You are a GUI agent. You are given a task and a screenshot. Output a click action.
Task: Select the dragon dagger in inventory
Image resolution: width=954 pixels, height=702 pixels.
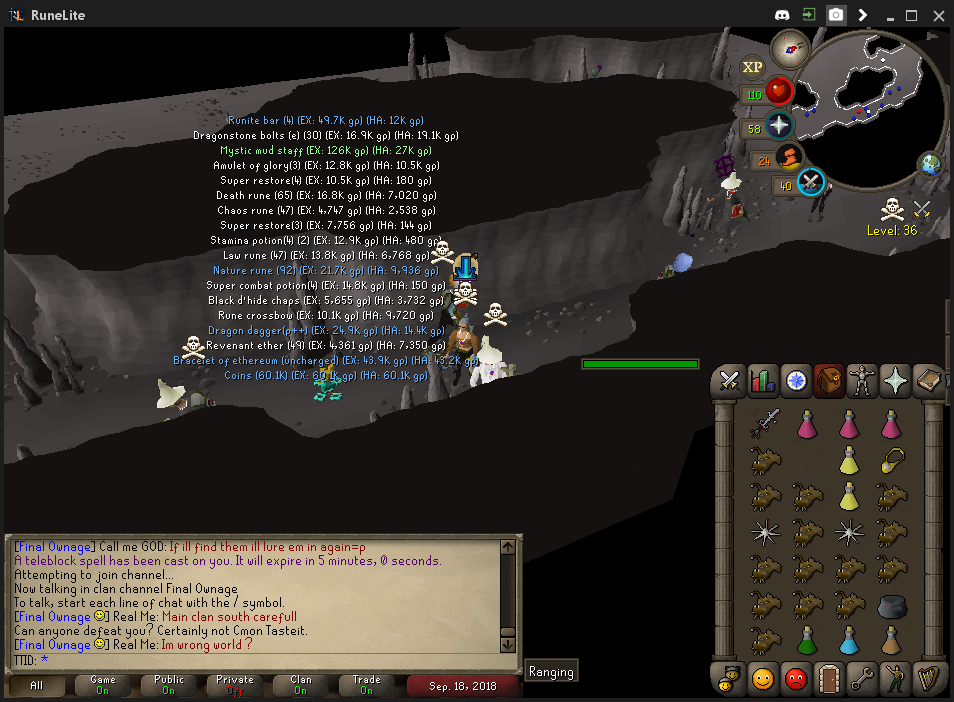click(765, 424)
